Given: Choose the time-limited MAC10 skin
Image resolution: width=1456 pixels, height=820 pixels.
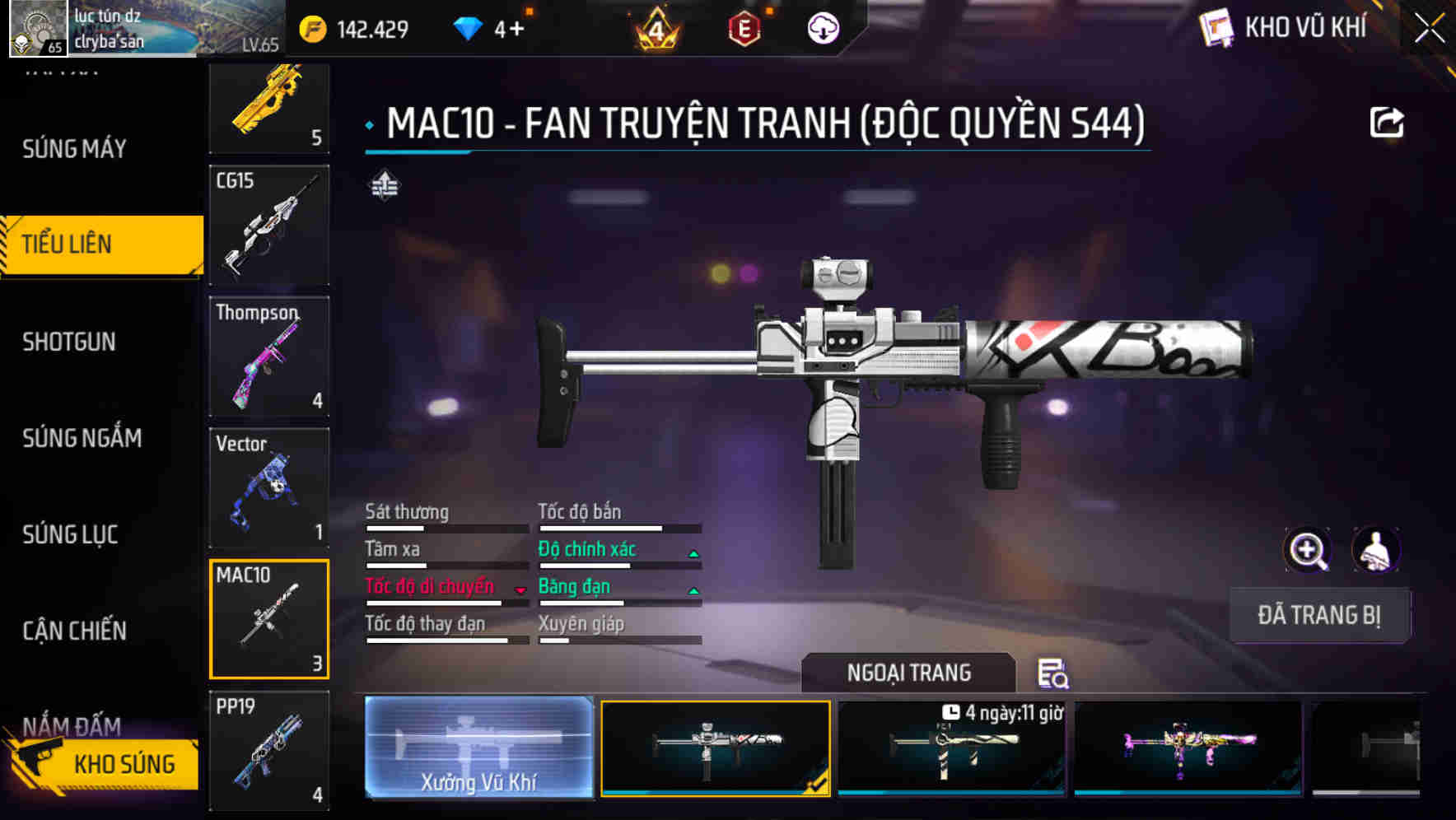Looking at the screenshot, I should pos(951,748).
